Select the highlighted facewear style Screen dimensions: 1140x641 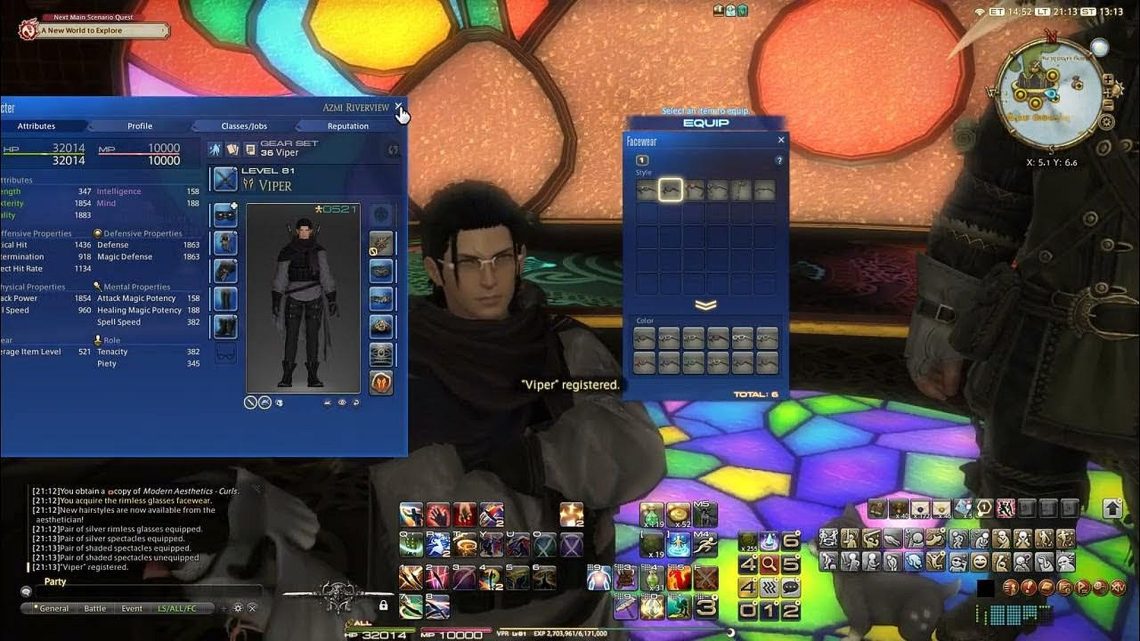[x=670, y=190]
